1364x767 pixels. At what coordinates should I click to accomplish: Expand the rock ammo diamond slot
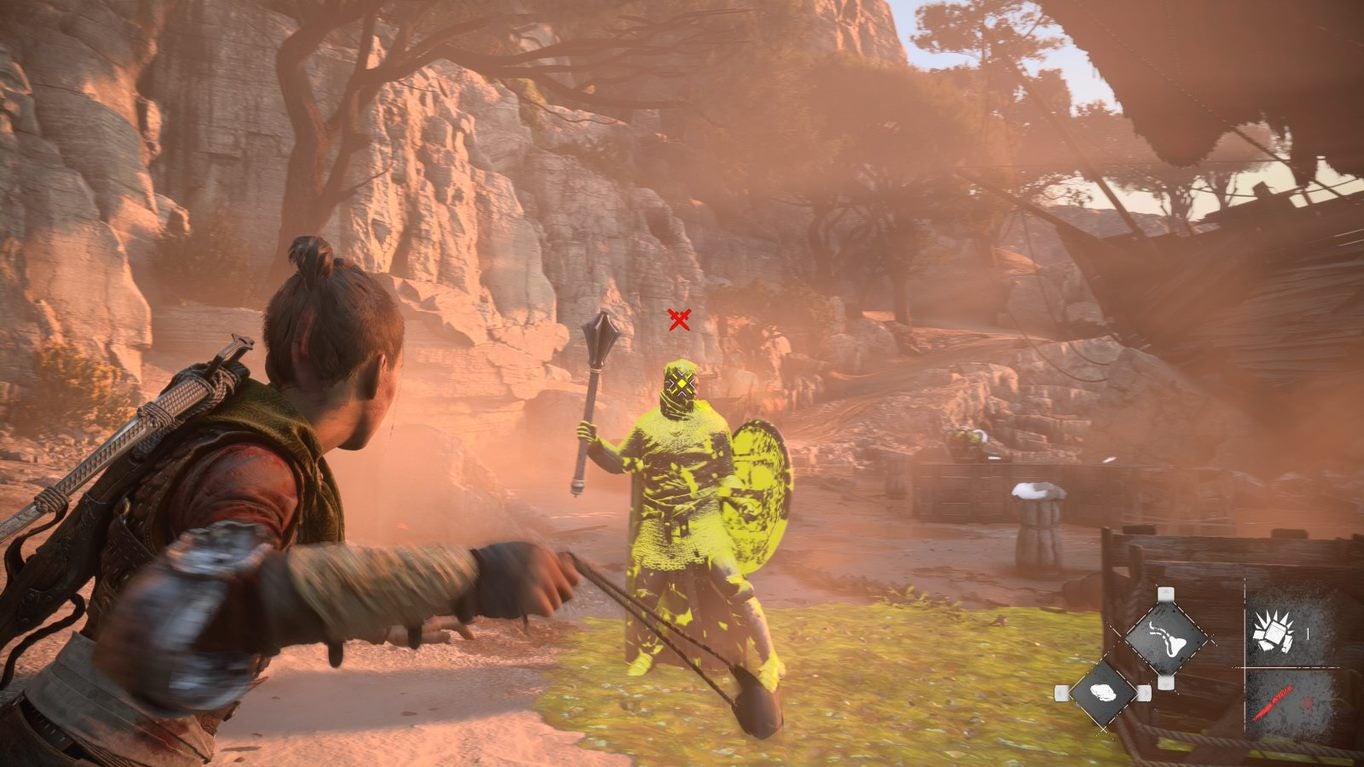click(x=1103, y=693)
